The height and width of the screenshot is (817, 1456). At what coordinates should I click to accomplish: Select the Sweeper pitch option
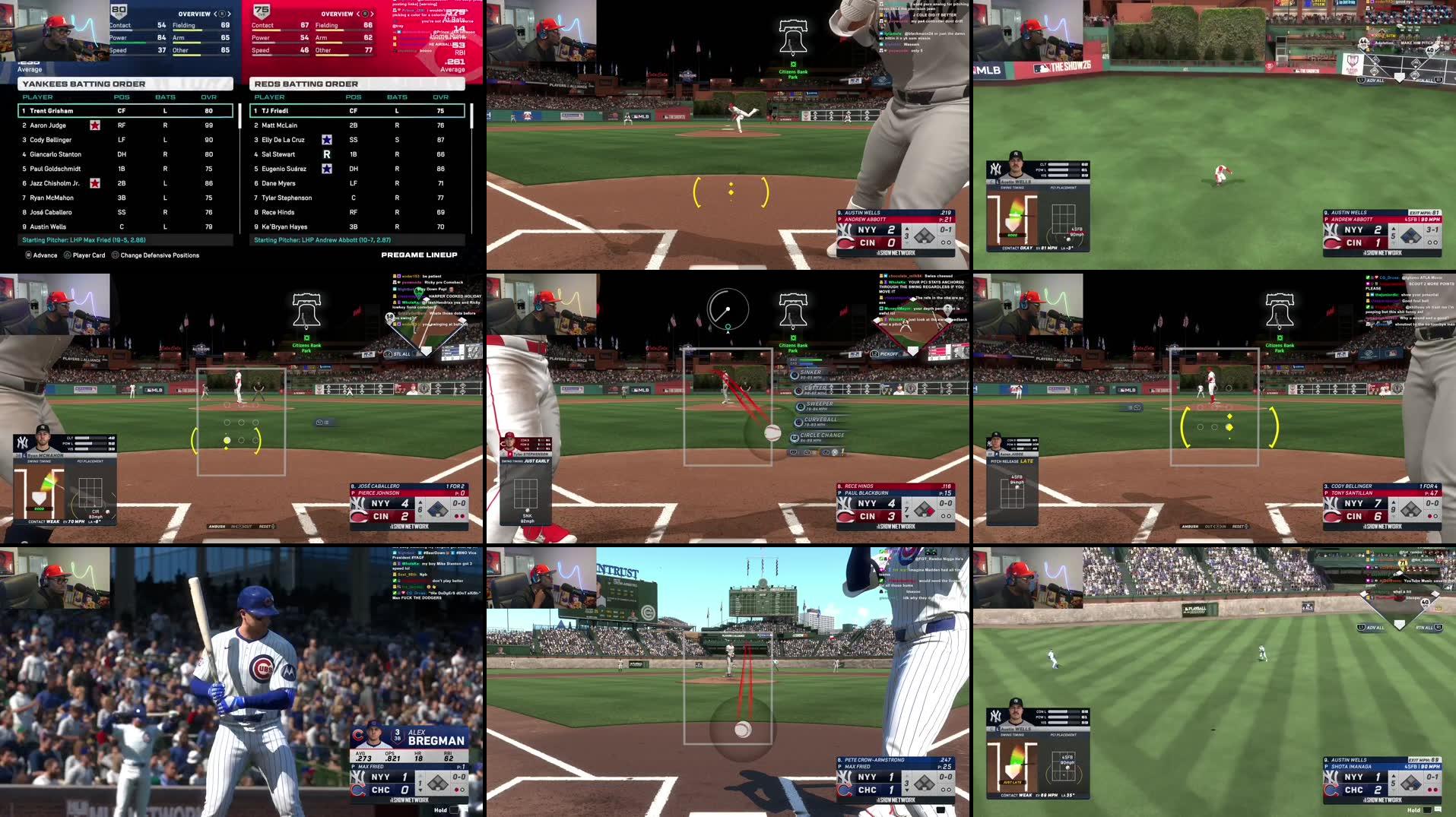(x=819, y=404)
